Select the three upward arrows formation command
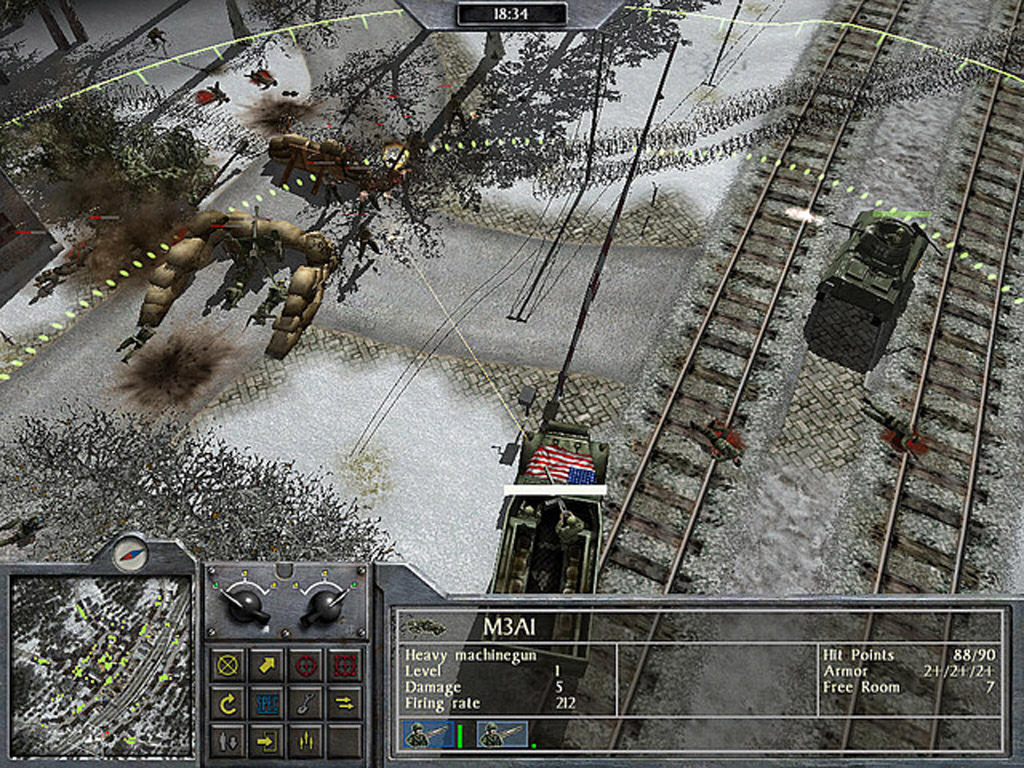This screenshot has height=768, width=1024. (x=305, y=741)
